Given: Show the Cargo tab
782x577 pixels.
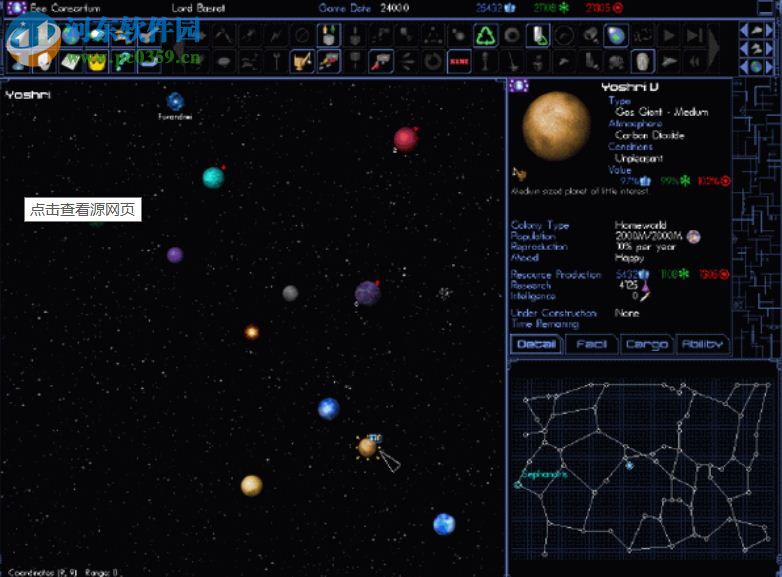Looking at the screenshot, I should pos(646,345).
